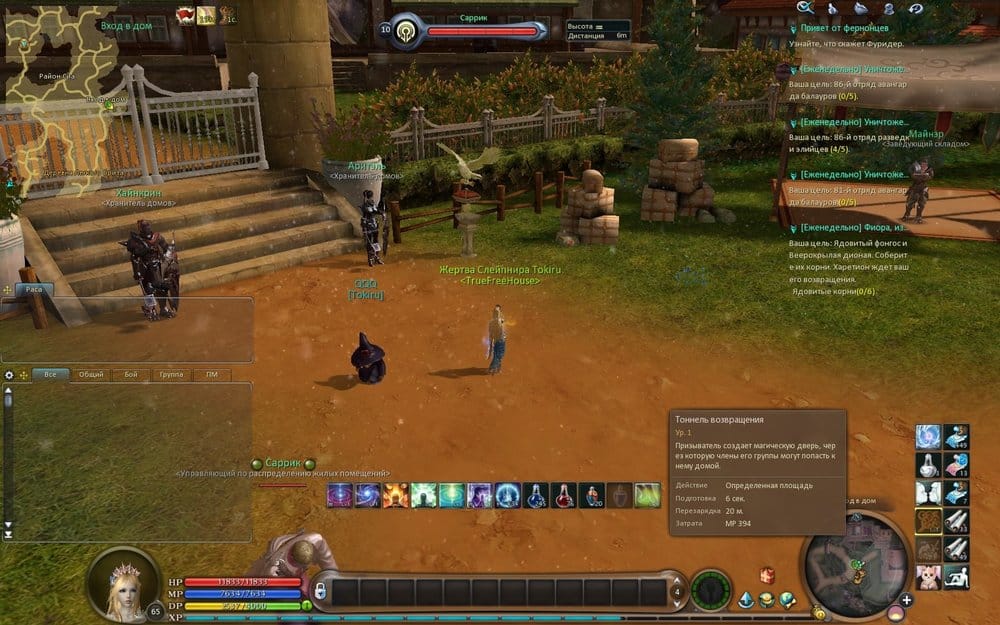Select the Группа chat tab
Viewport: 1000px width, 625px height.
coord(171,375)
